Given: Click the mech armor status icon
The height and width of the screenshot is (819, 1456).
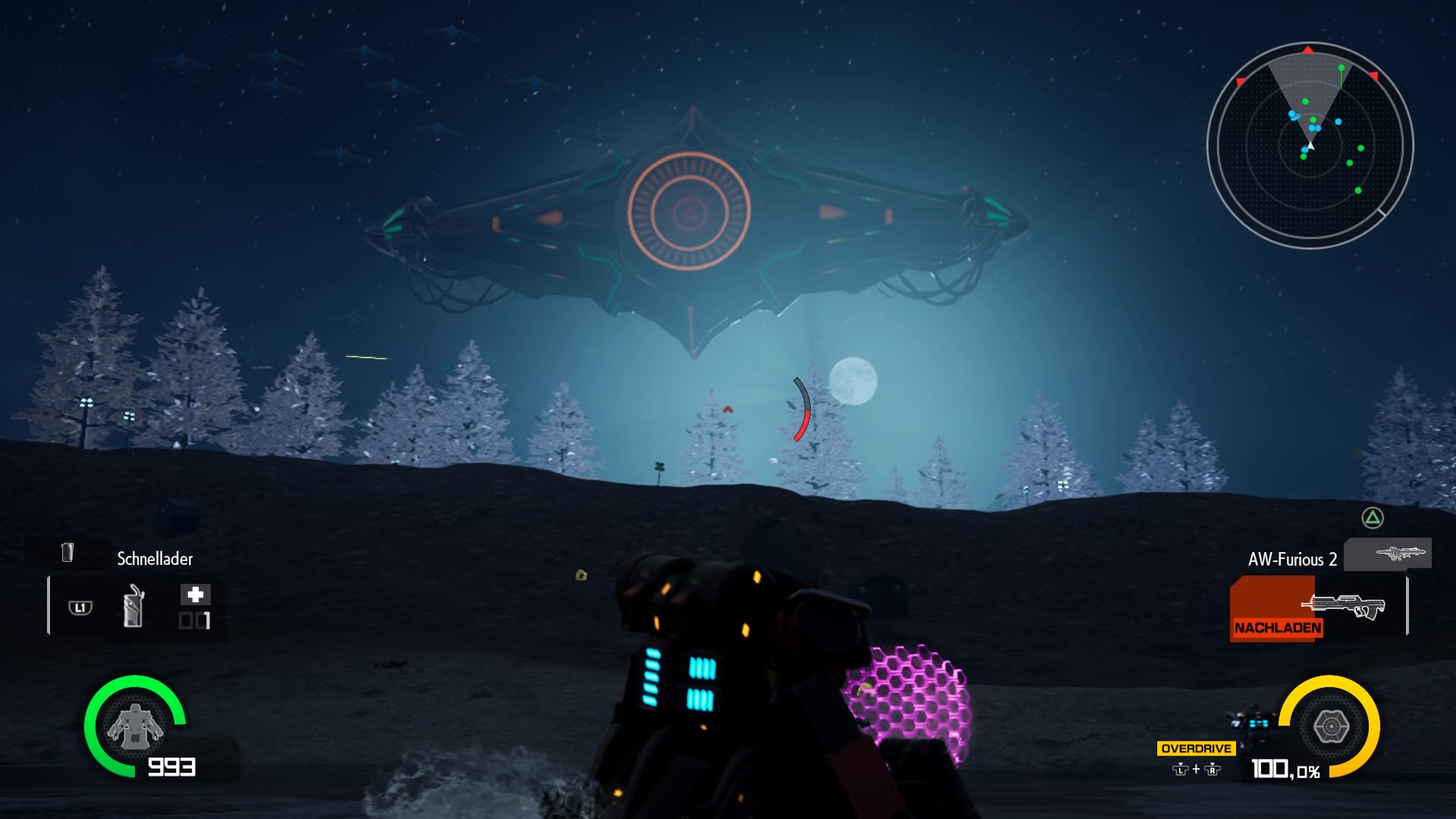Looking at the screenshot, I should pos(135,726).
